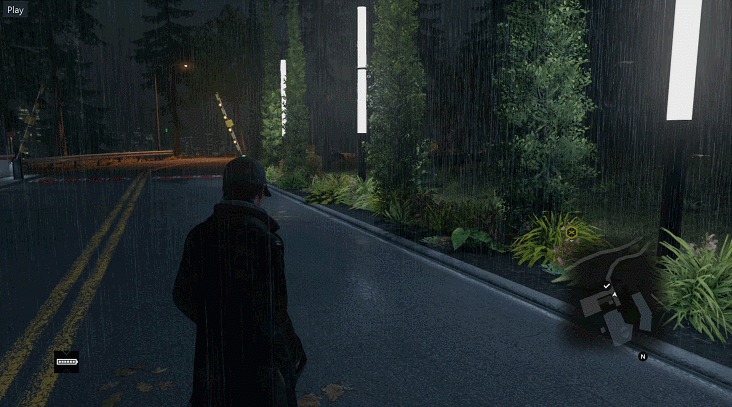732x407 pixels.
Task: Select the yellow hexagon marker above the minimap
Action: [571, 232]
